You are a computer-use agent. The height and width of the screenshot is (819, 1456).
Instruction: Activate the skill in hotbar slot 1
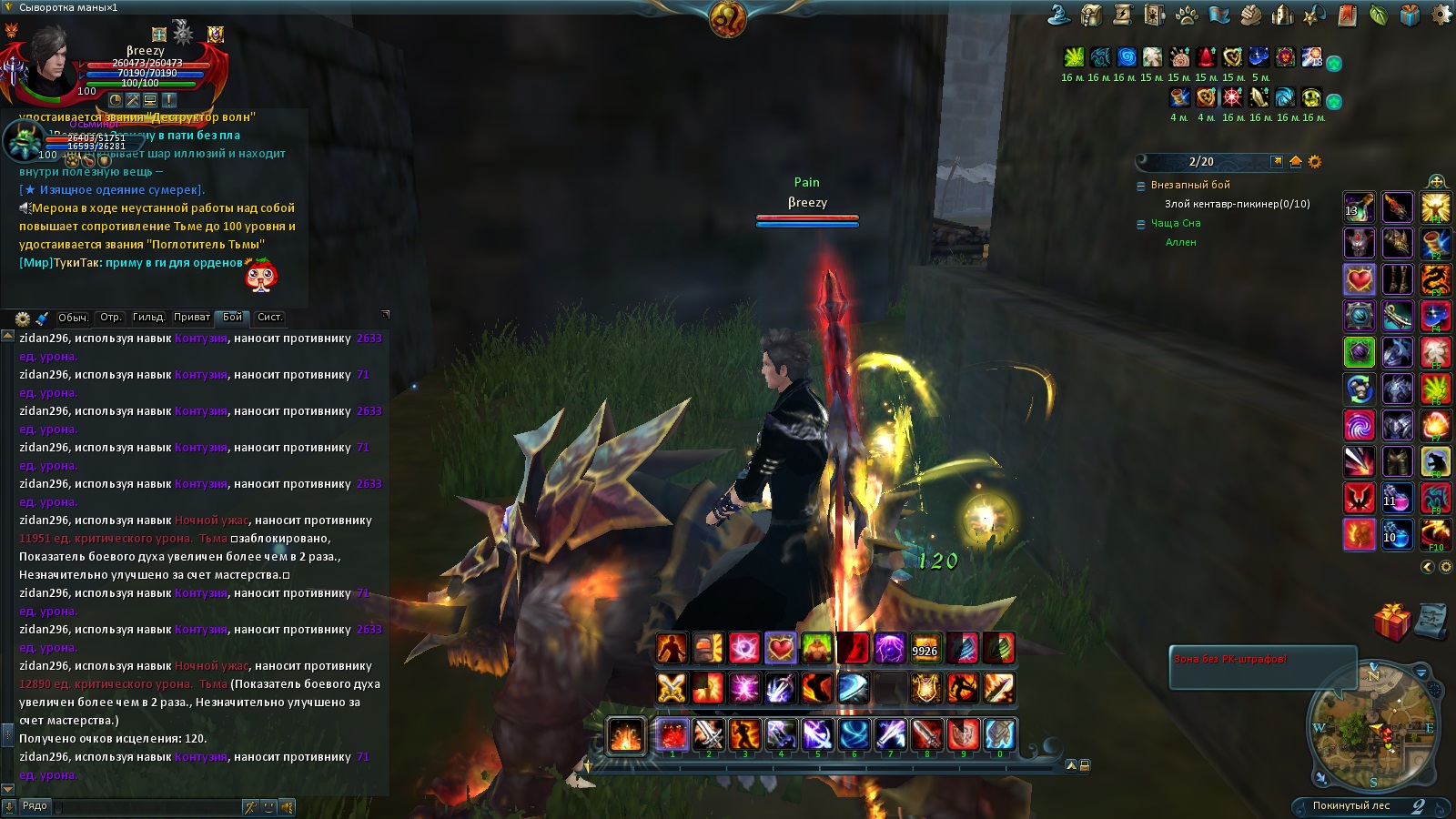tap(672, 733)
